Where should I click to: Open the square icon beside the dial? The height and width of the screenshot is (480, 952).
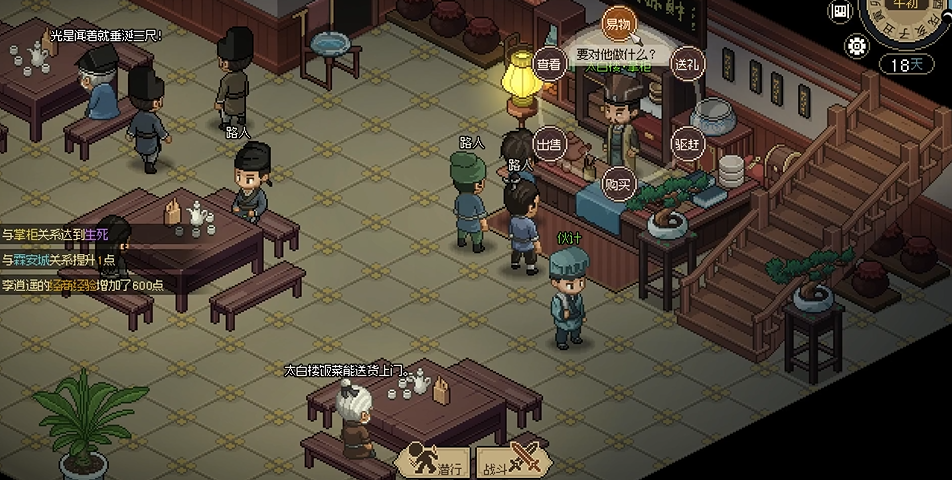coord(840,12)
